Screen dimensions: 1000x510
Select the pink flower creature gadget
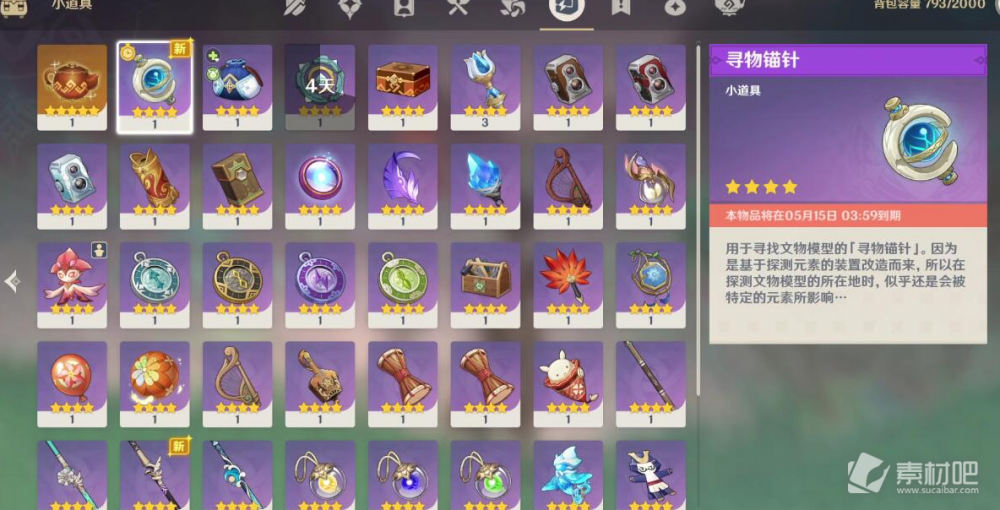72,279
